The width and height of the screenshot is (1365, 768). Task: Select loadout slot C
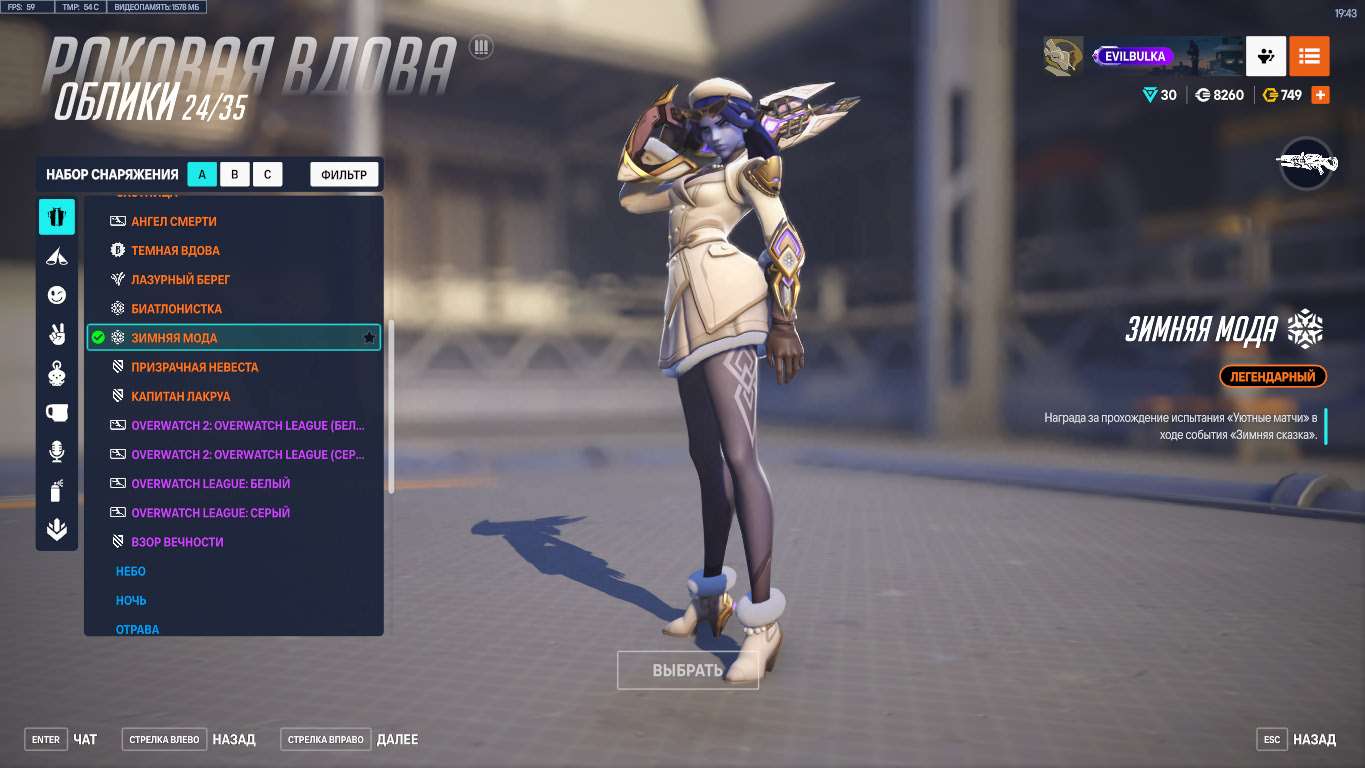click(268, 173)
